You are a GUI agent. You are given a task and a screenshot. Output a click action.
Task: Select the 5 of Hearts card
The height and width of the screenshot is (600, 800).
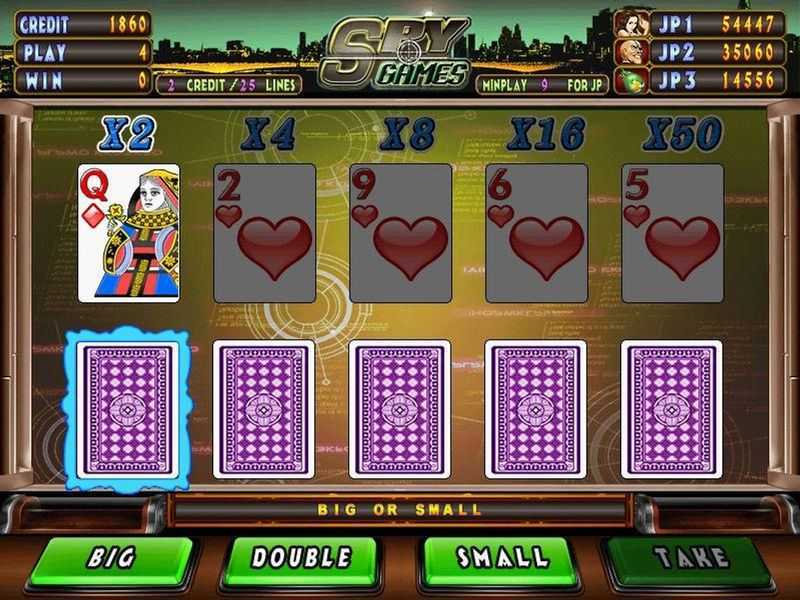coord(672,233)
